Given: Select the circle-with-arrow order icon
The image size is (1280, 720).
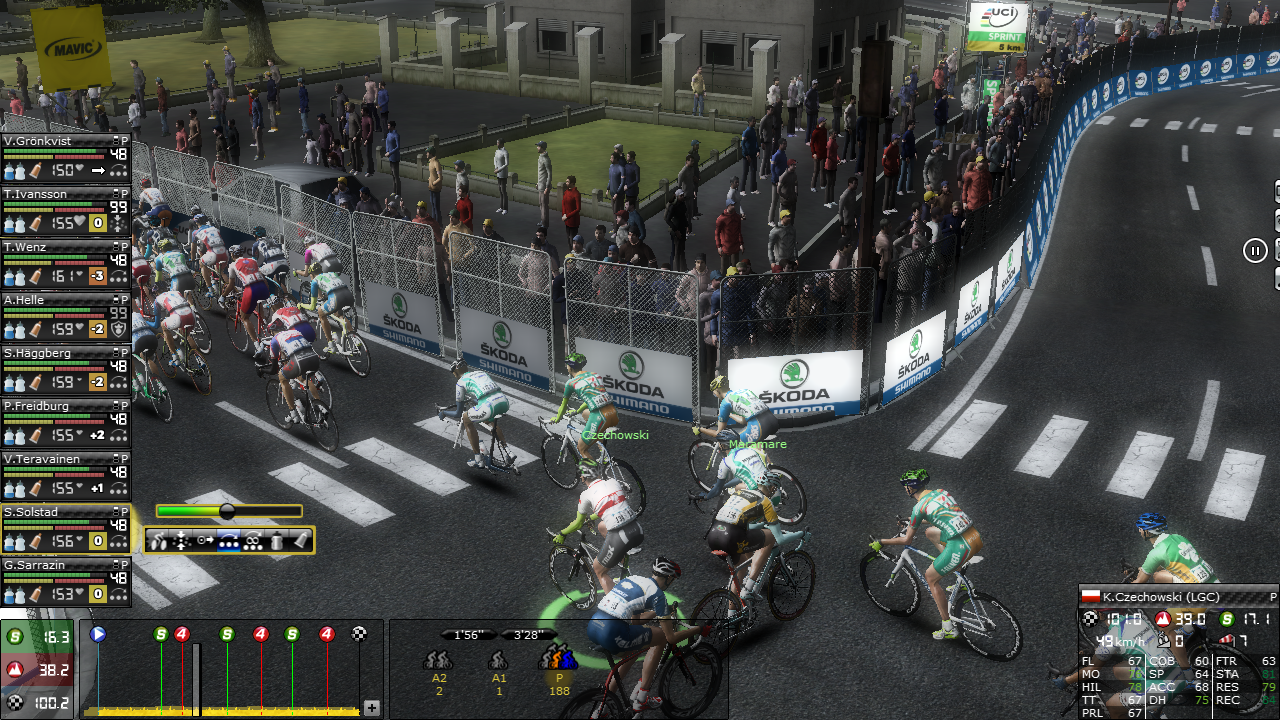Looking at the screenshot, I should (x=205, y=541).
